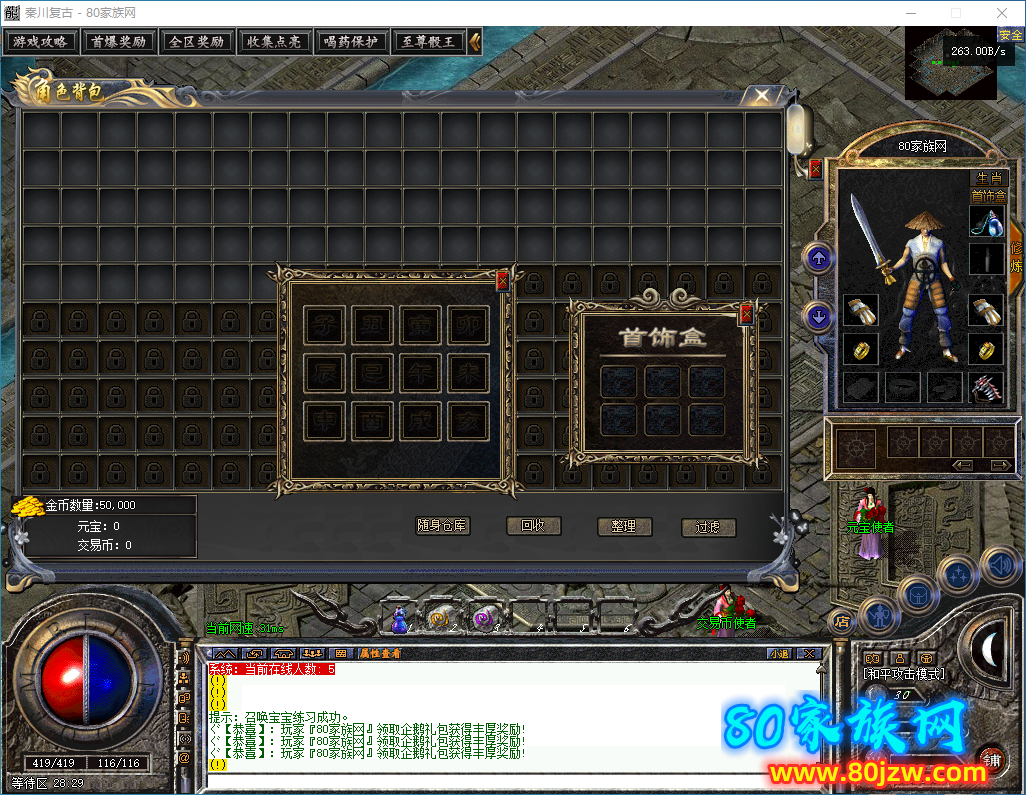Sort the bag with 整理
The width and height of the screenshot is (1026, 795).
[x=624, y=526]
